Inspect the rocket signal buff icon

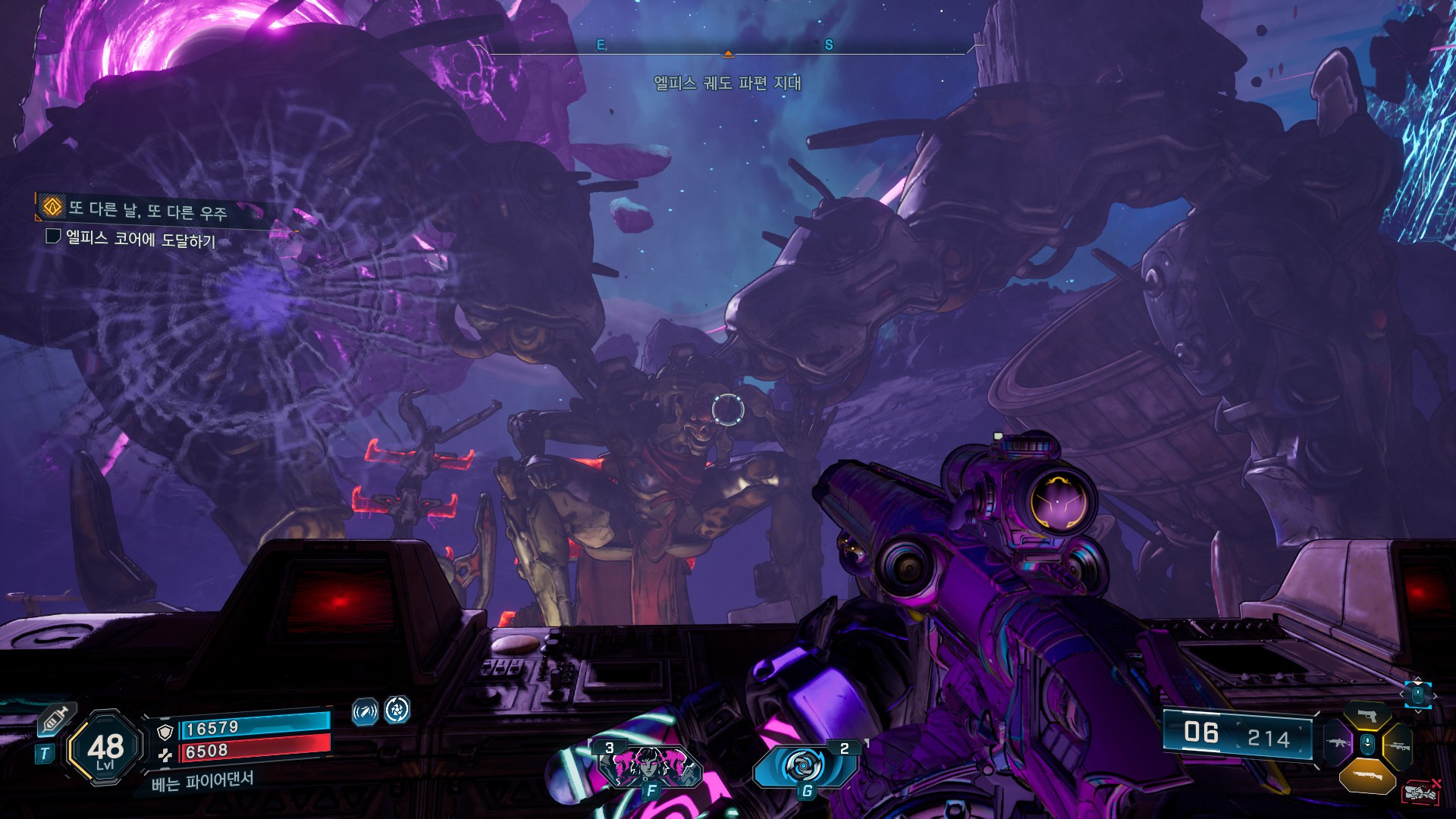(365, 712)
